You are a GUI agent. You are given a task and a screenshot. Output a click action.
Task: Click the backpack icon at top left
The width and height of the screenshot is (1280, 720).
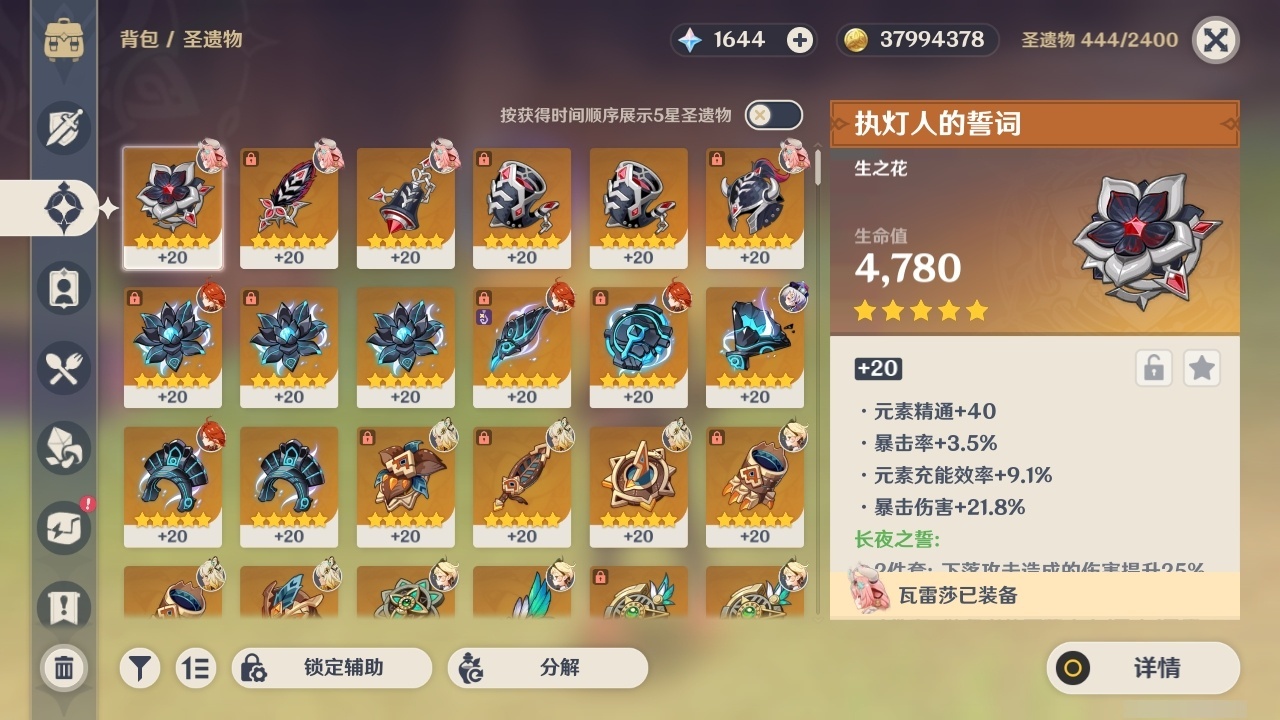coord(66,40)
